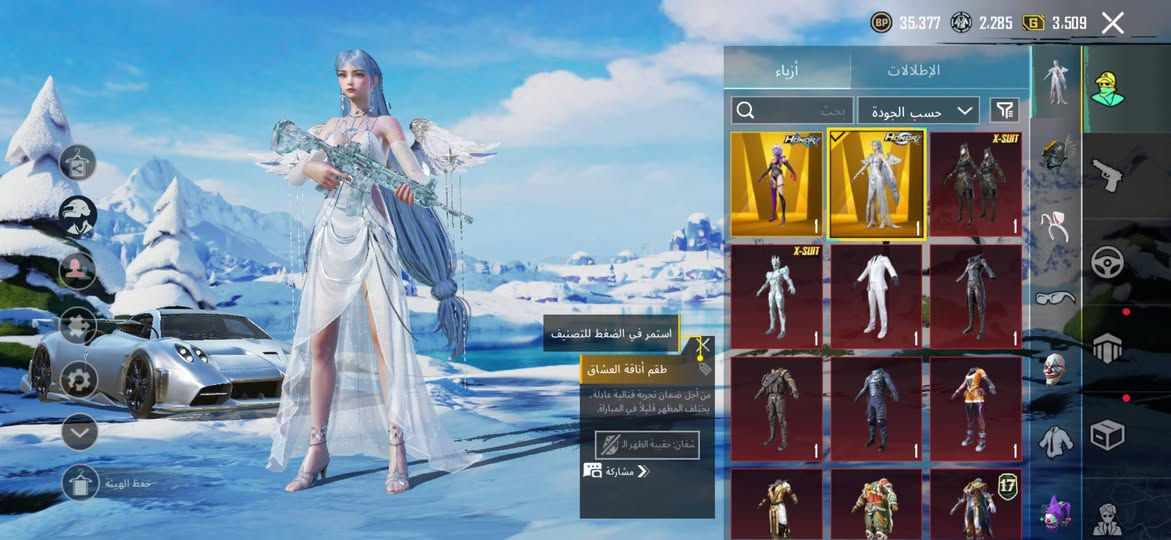The width and height of the screenshot is (1171, 540).
Task: Switch to the الإطلالات tab
Action: pos(913,70)
